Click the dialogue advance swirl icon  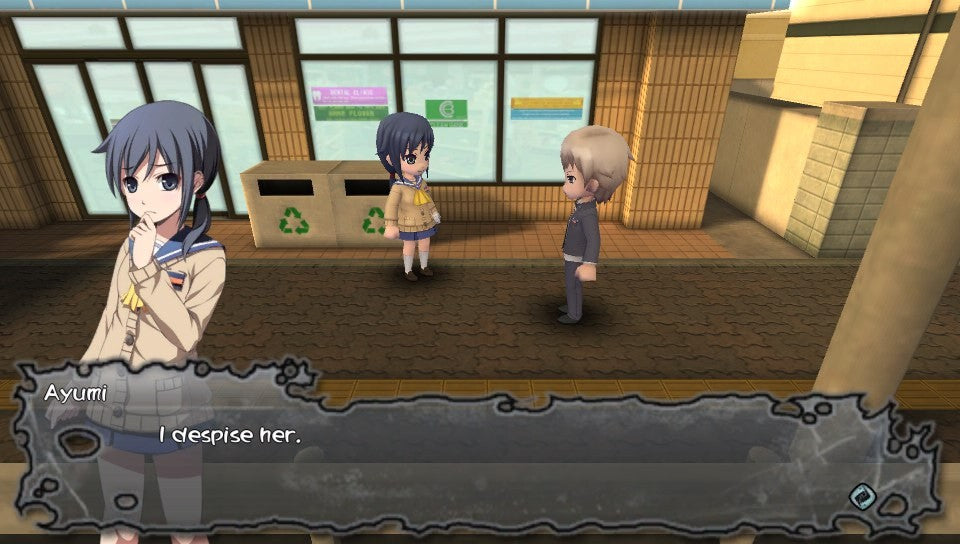(x=862, y=496)
